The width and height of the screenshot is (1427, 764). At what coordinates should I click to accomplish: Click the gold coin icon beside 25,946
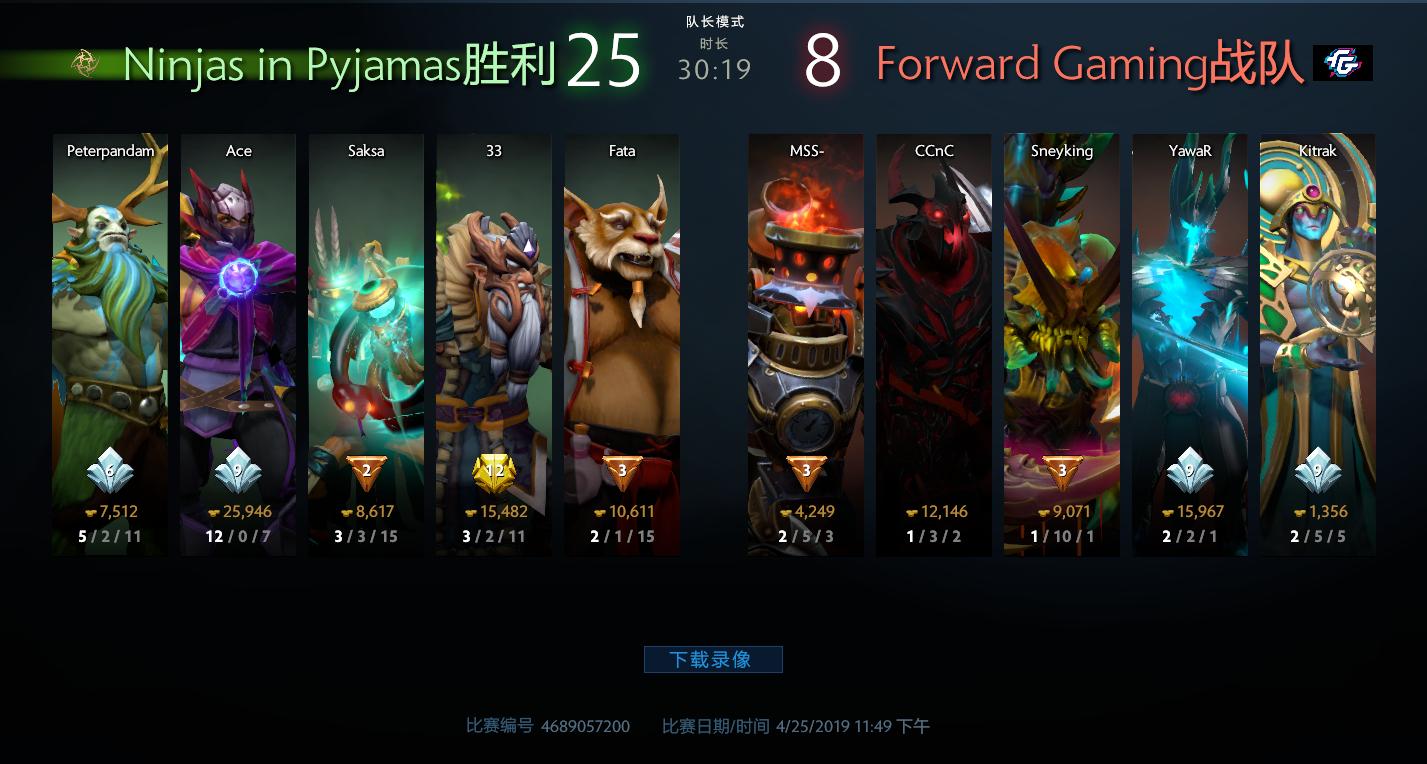[215, 511]
